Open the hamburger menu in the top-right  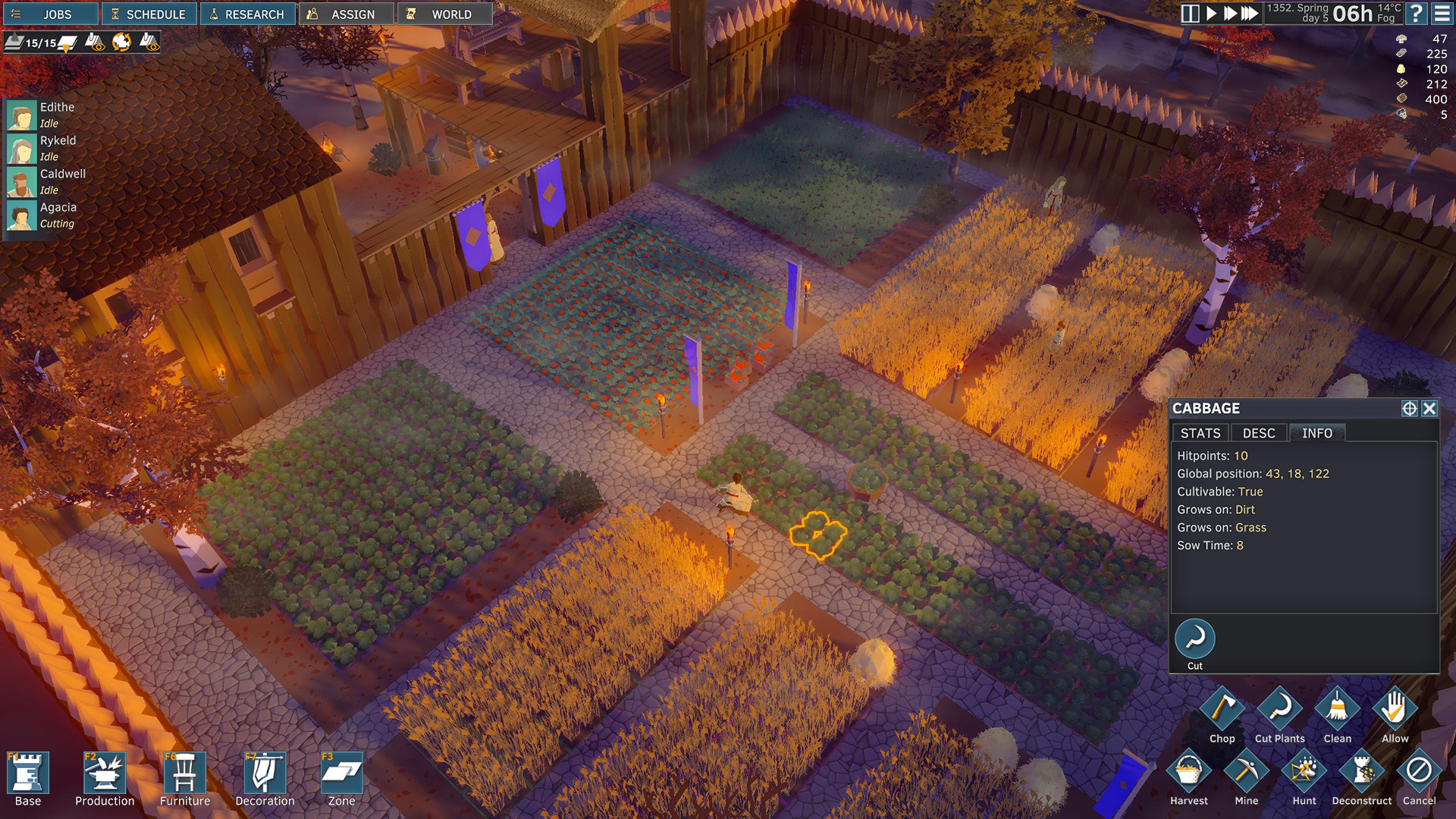(1440, 13)
